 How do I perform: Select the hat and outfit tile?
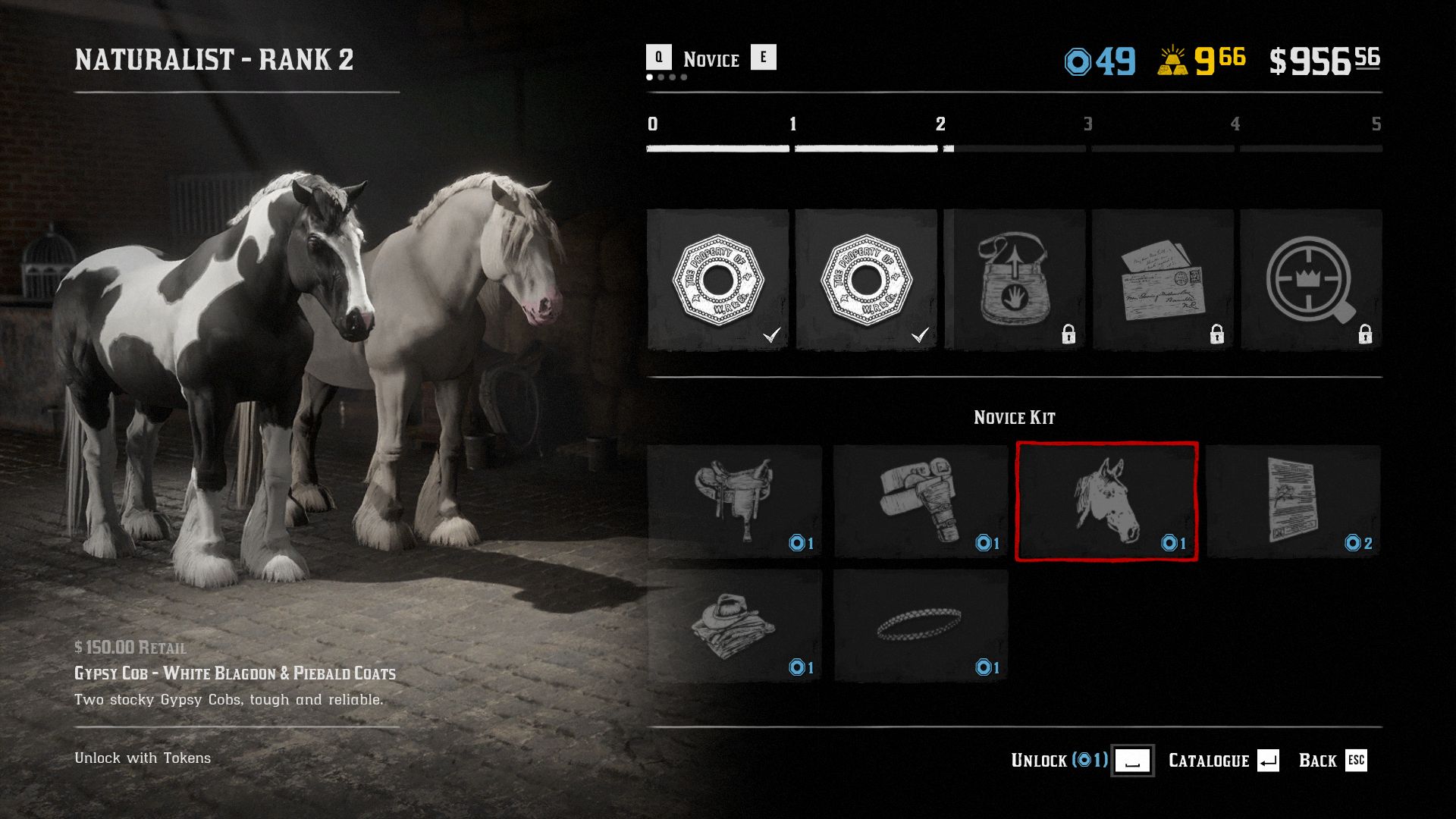734,626
